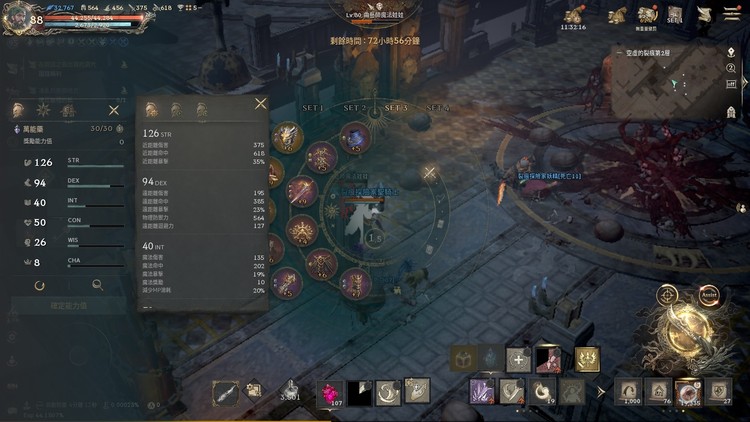Close the detailed stats panel
The image size is (750, 422).
tap(260, 103)
